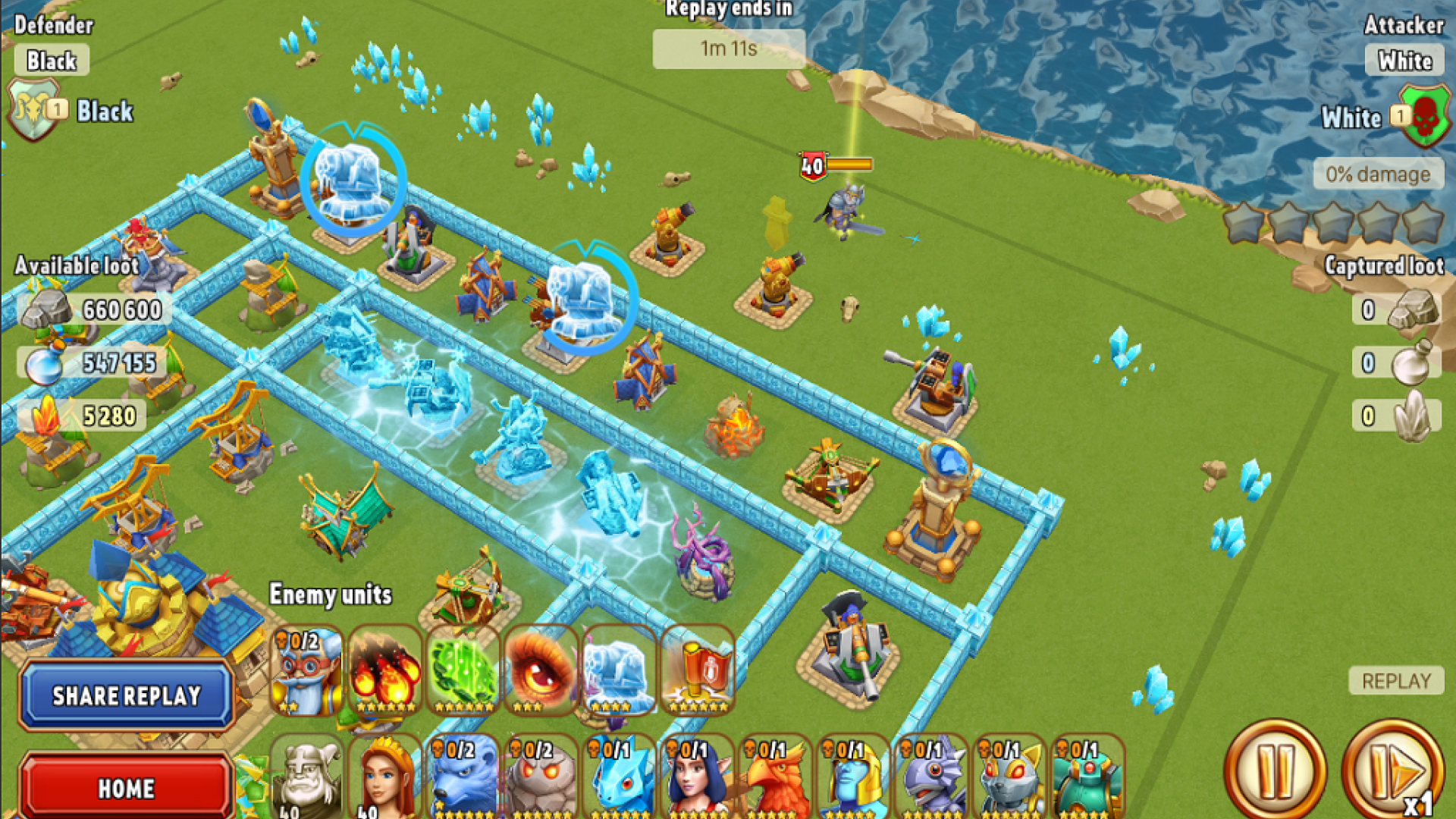View the attacking knight's health bar
The image size is (1456, 819).
849,163
